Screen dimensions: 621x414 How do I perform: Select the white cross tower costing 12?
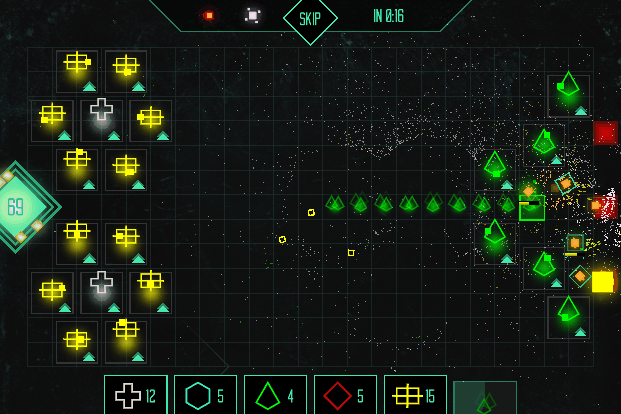(135, 396)
